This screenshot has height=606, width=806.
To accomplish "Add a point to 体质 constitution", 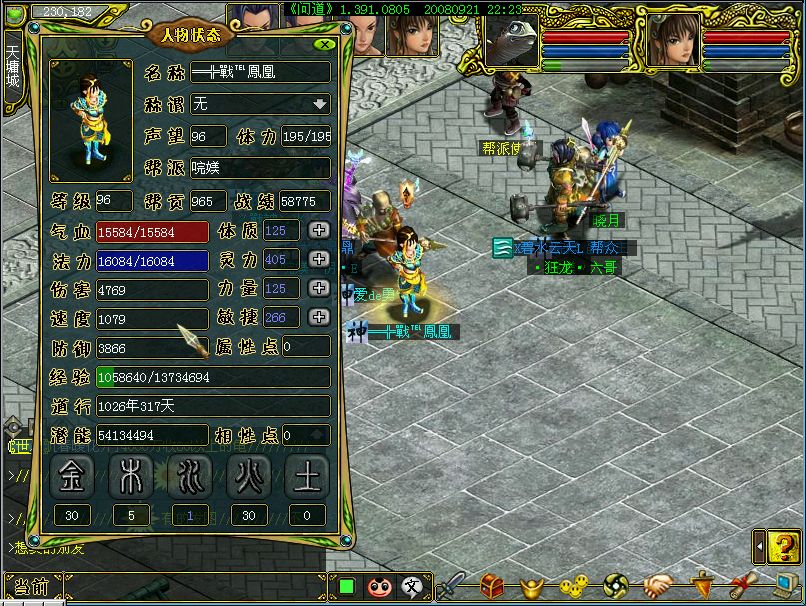I will (319, 230).
